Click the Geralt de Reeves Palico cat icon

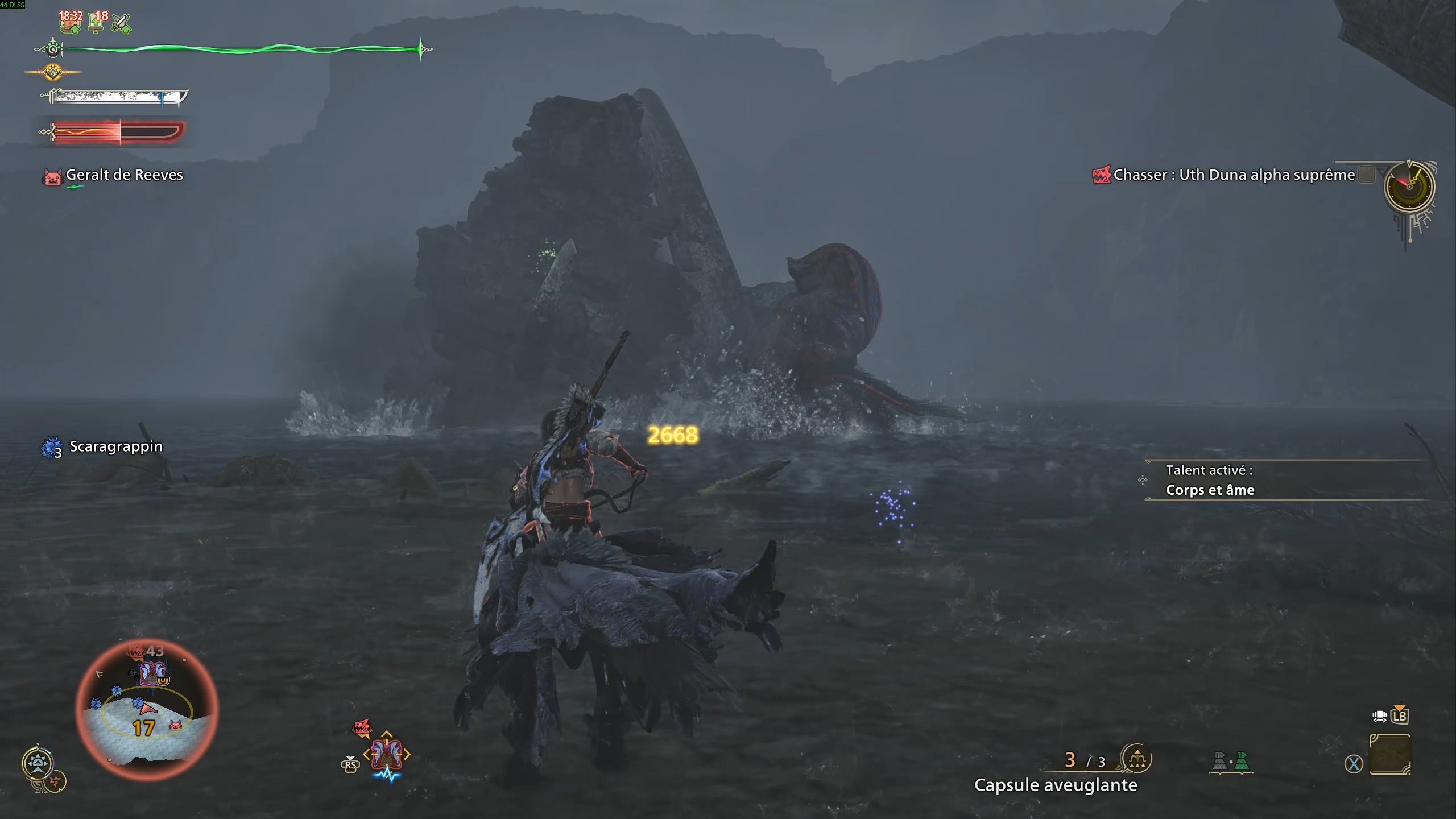pos(53,175)
